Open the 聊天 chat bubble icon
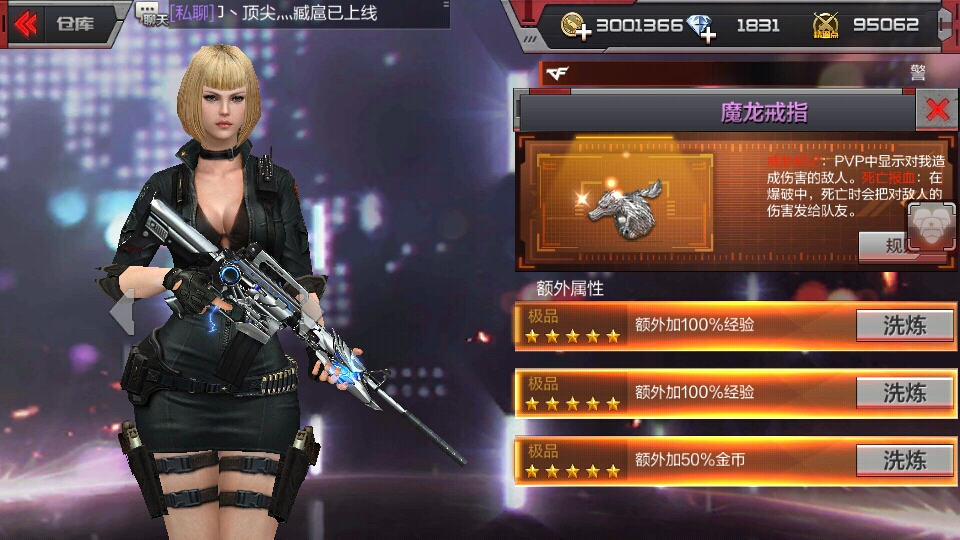 click(149, 12)
